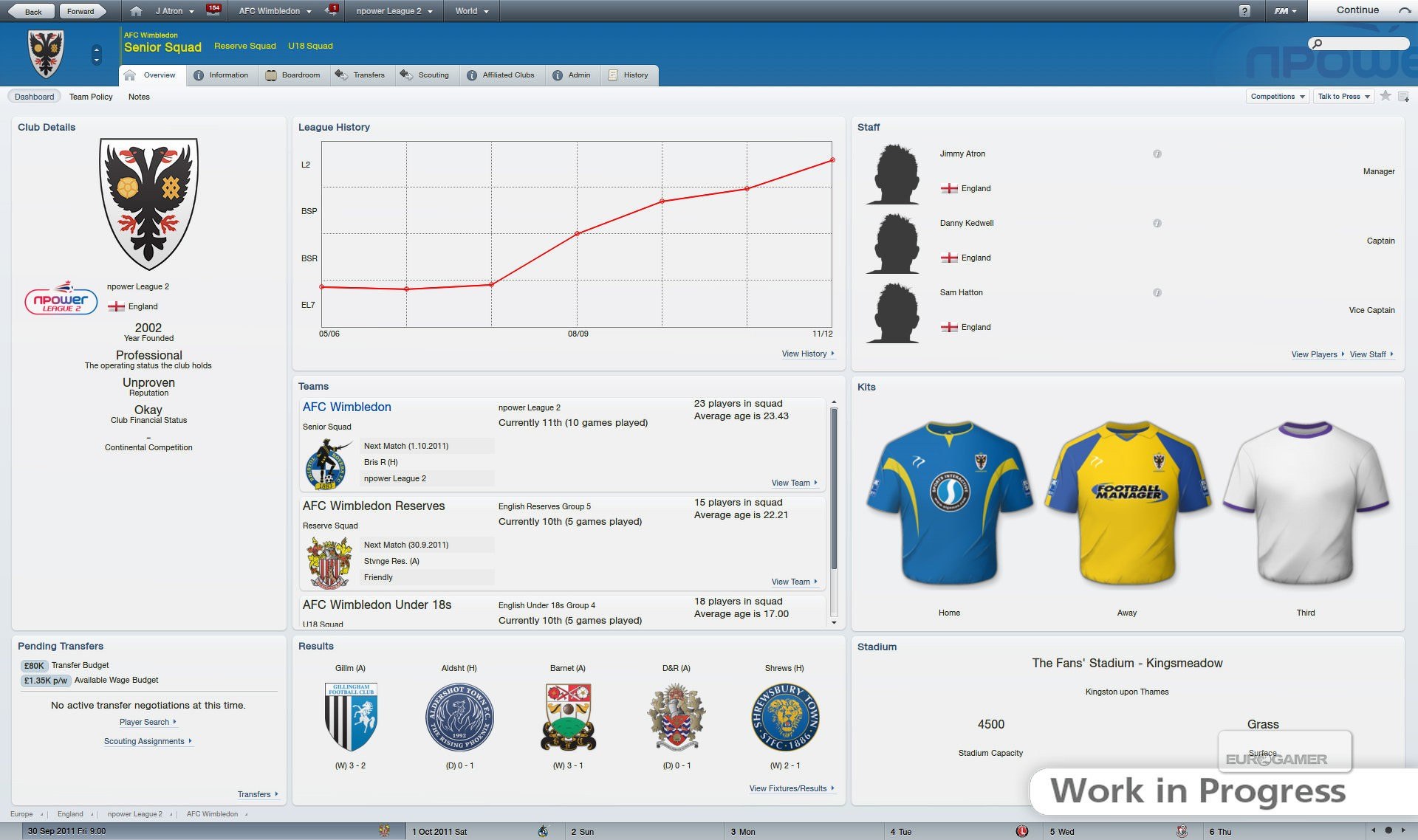This screenshot has width=1418, height=840.
Task: Switch to the Transfers tab
Action: point(361,75)
